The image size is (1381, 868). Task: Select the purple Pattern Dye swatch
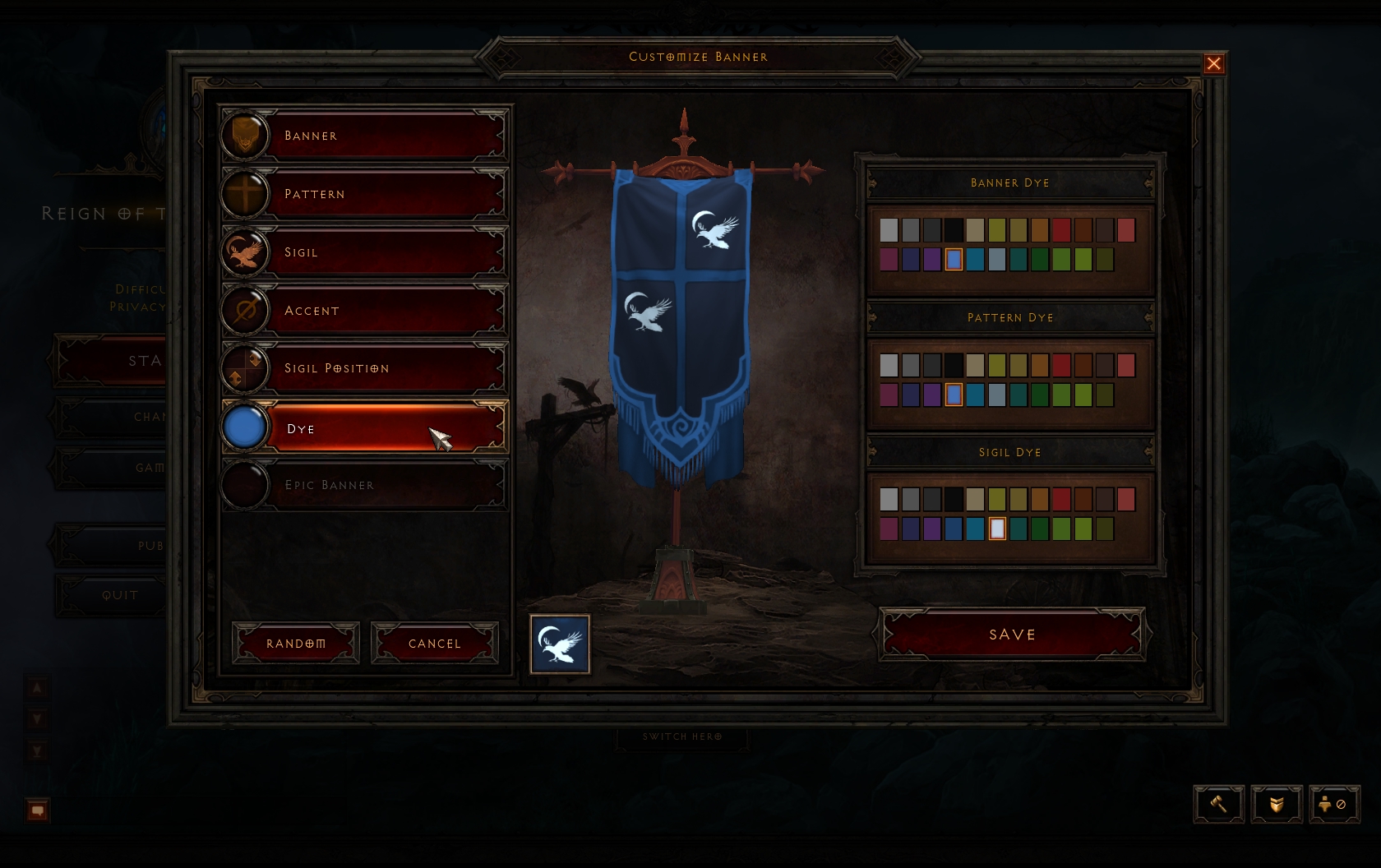932,395
